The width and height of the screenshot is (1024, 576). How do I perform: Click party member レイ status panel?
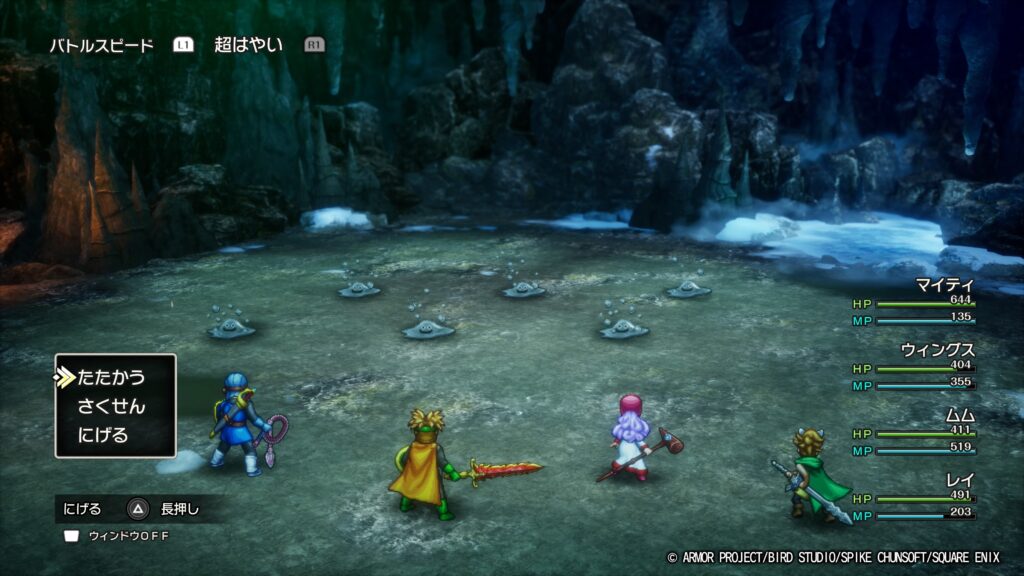coord(913,497)
